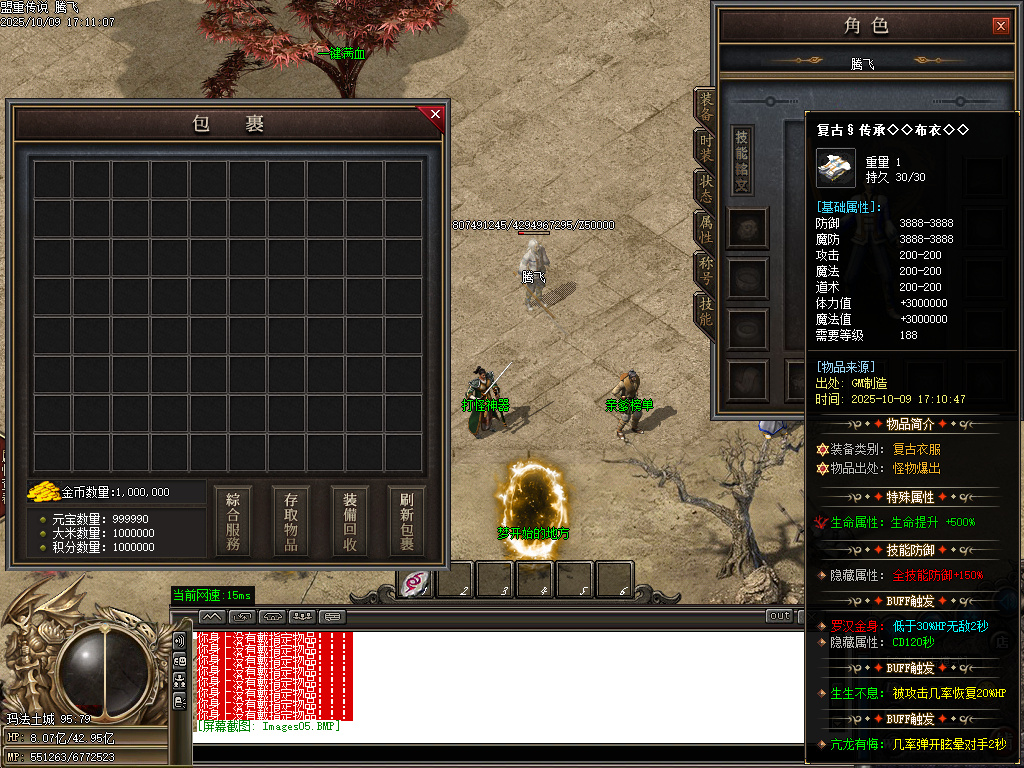Viewport: 1024px width, 768px height.
Task: Open 装備回收 equipment recycling
Action: (x=349, y=521)
